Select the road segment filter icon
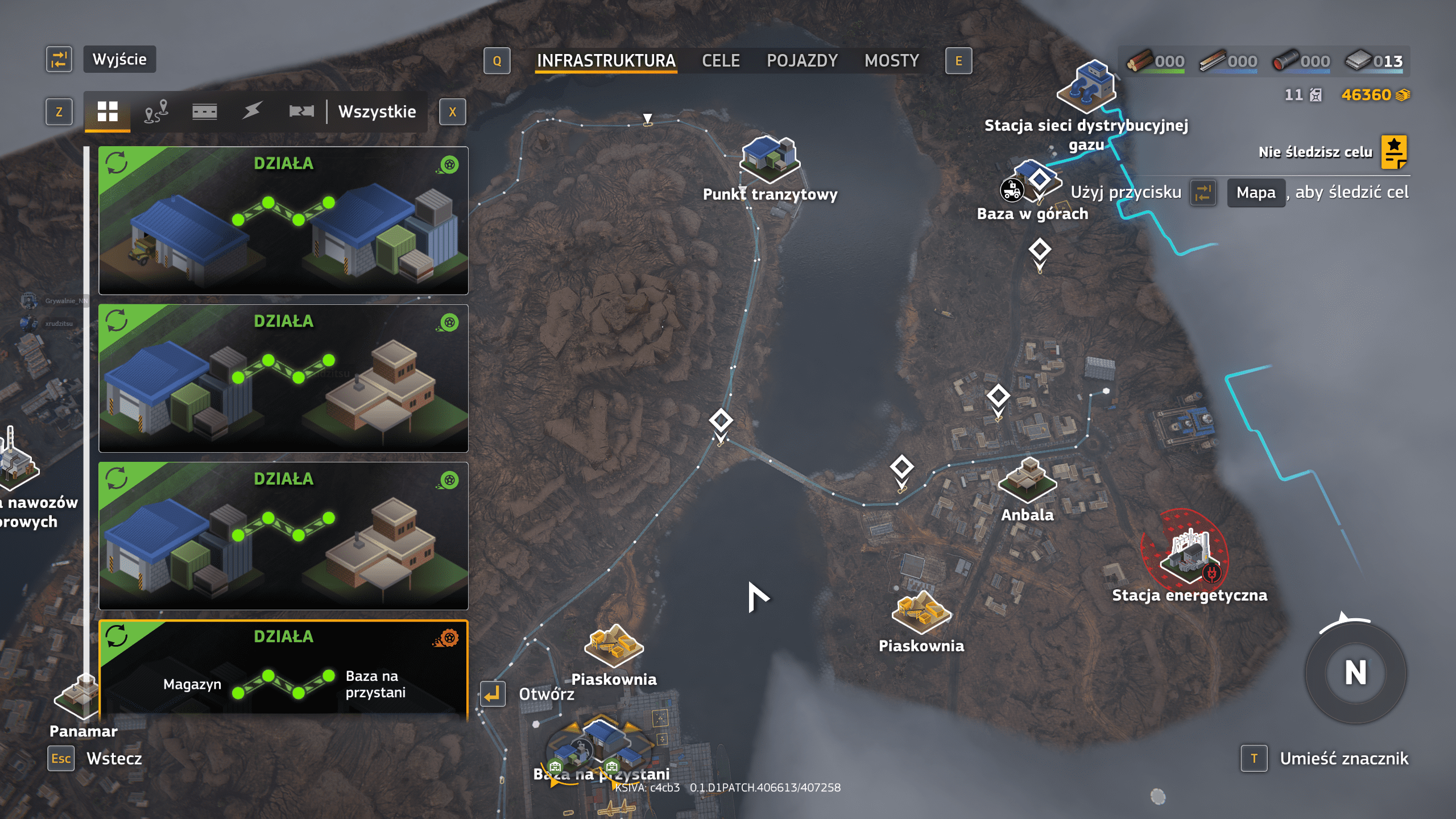 click(x=204, y=111)
